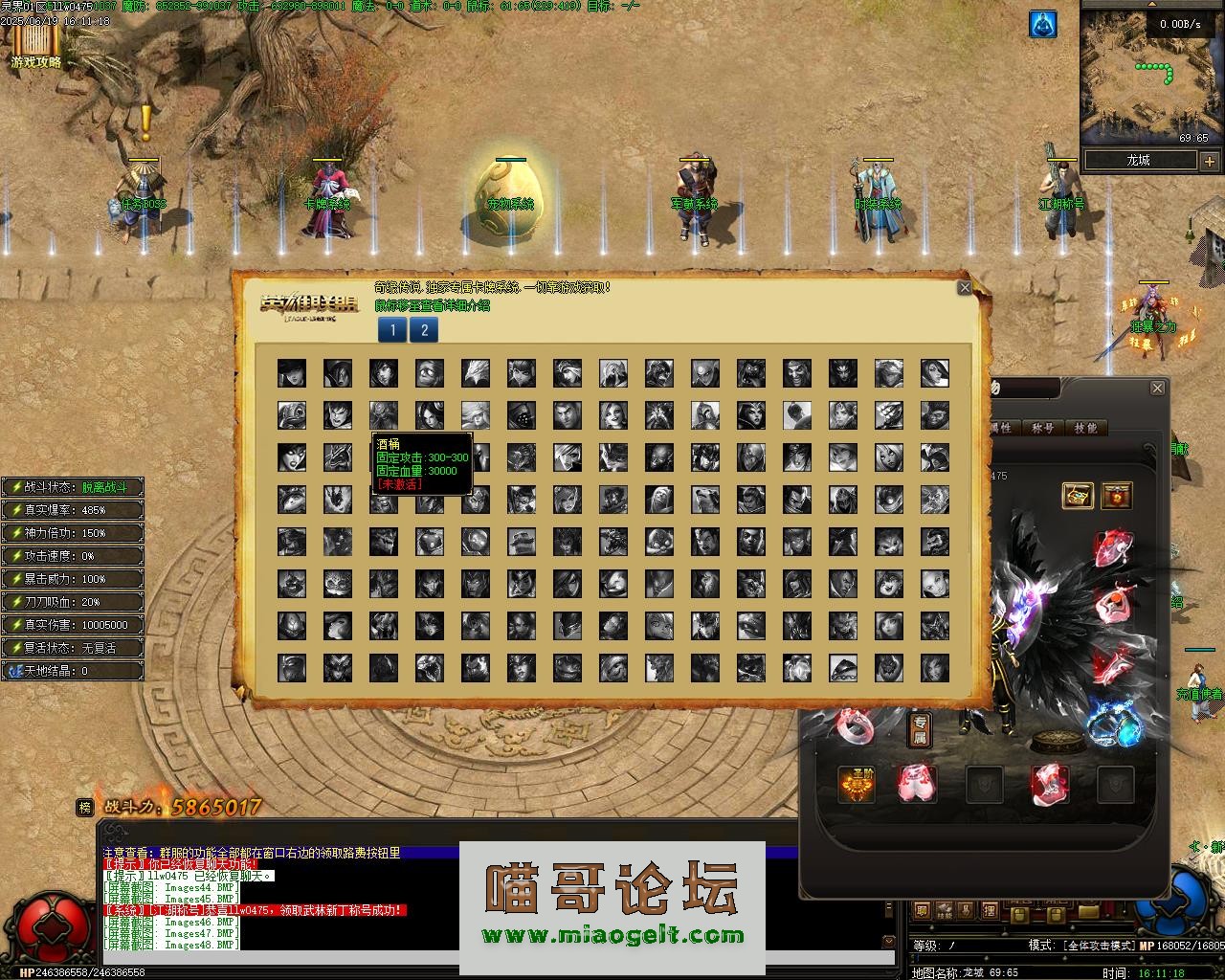The height and width of the screenshot is (980, 1225).
Task: Select the 圣阶 golden emblem slot
Action: (x=857, y=785)
